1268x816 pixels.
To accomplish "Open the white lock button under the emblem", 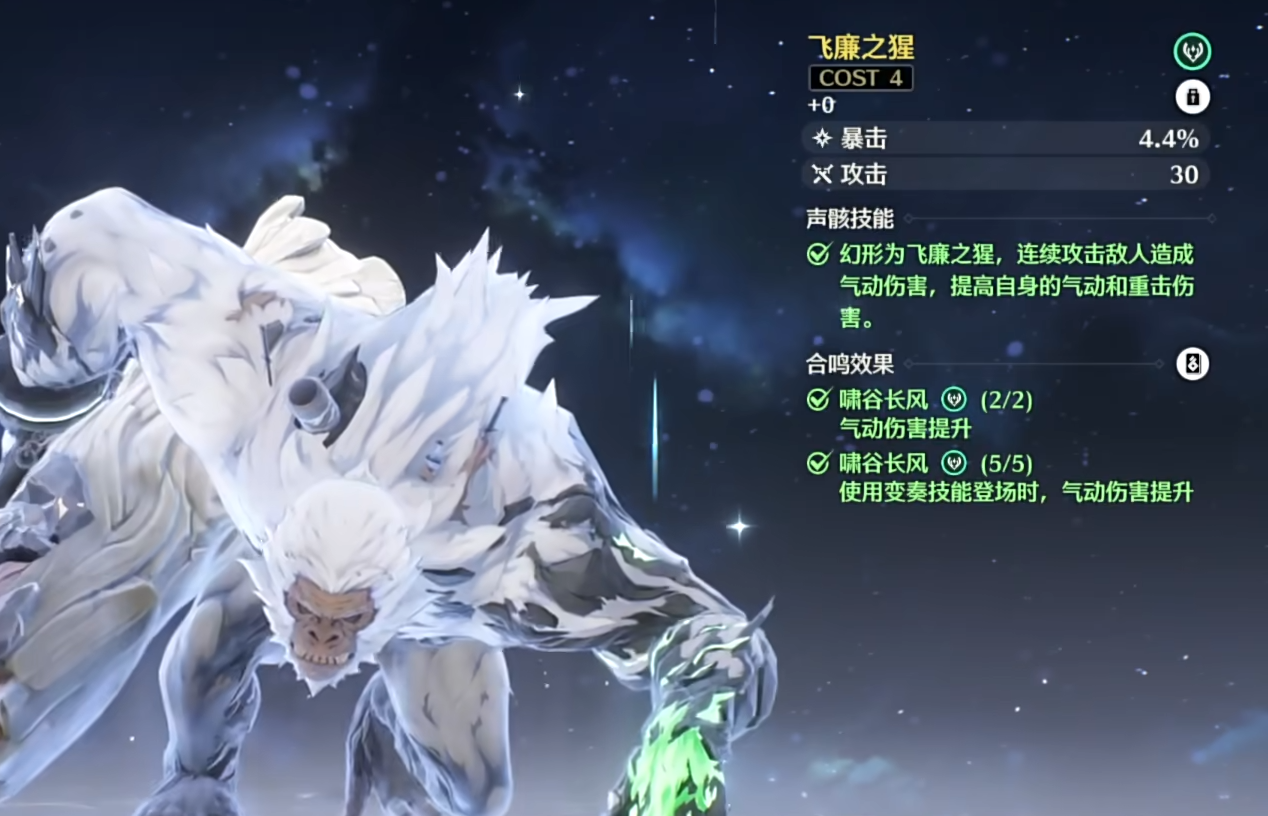I will 1192,97.
